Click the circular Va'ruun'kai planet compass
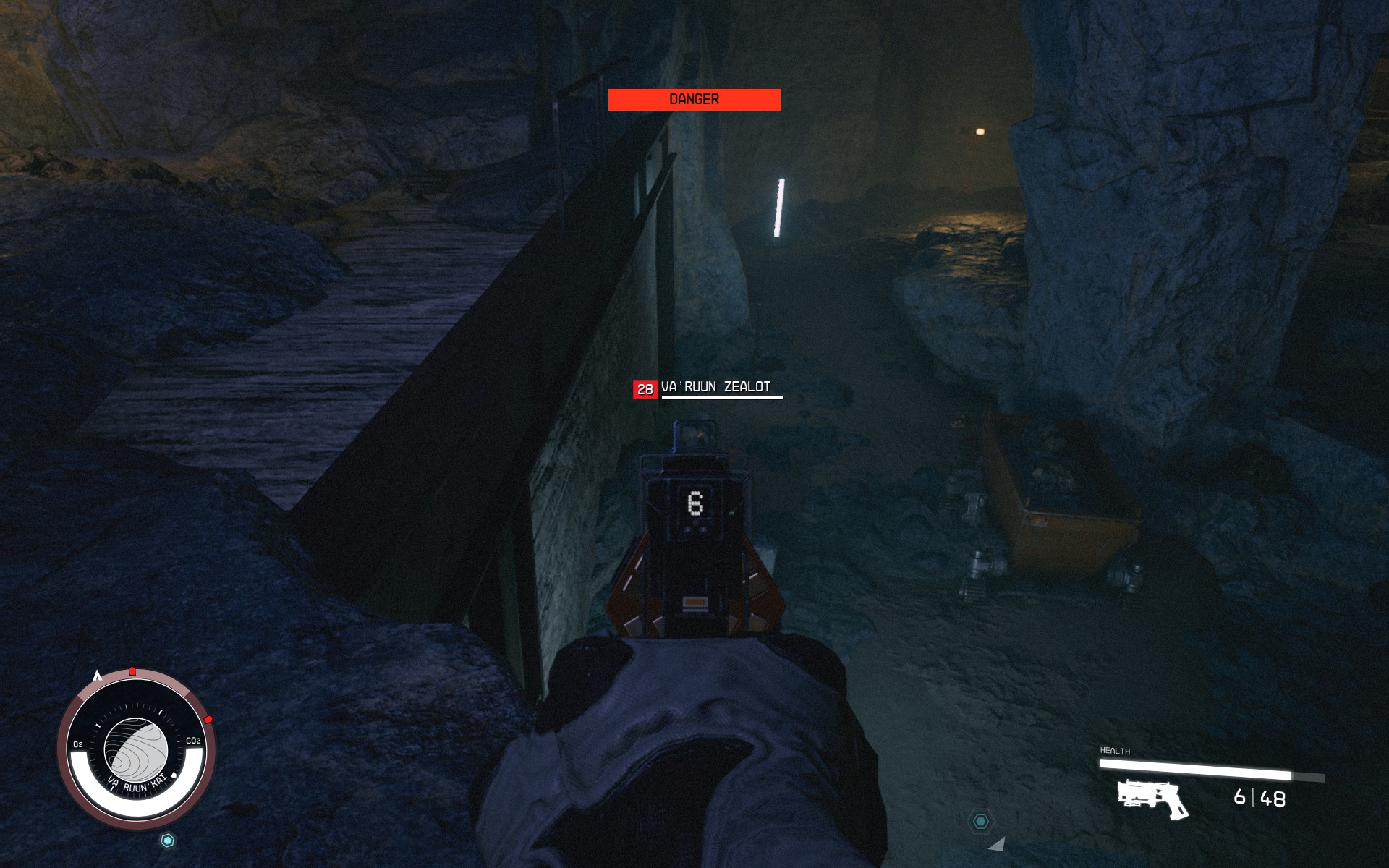This screenshot has height=868, width=1389. coord(136,749)
